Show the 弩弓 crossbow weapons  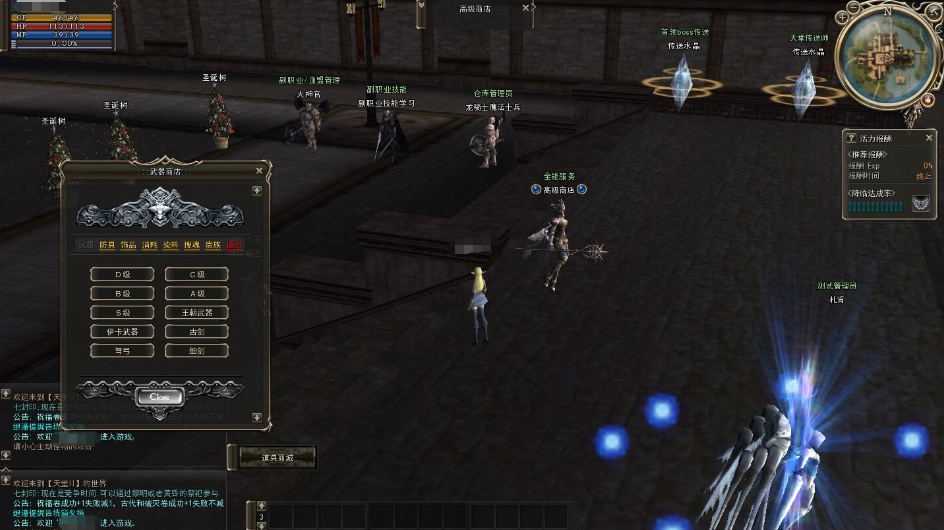point(122,350)
